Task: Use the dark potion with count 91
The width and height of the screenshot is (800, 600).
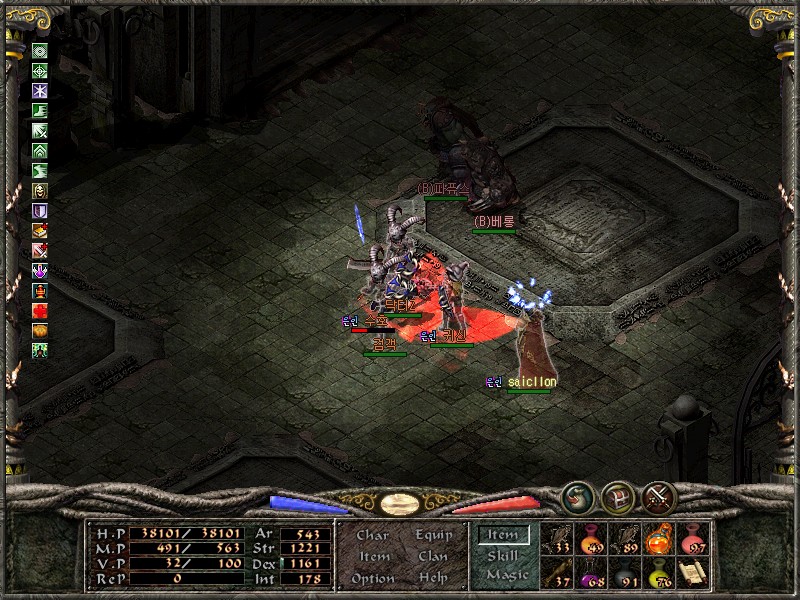Action: click(625, 573)
